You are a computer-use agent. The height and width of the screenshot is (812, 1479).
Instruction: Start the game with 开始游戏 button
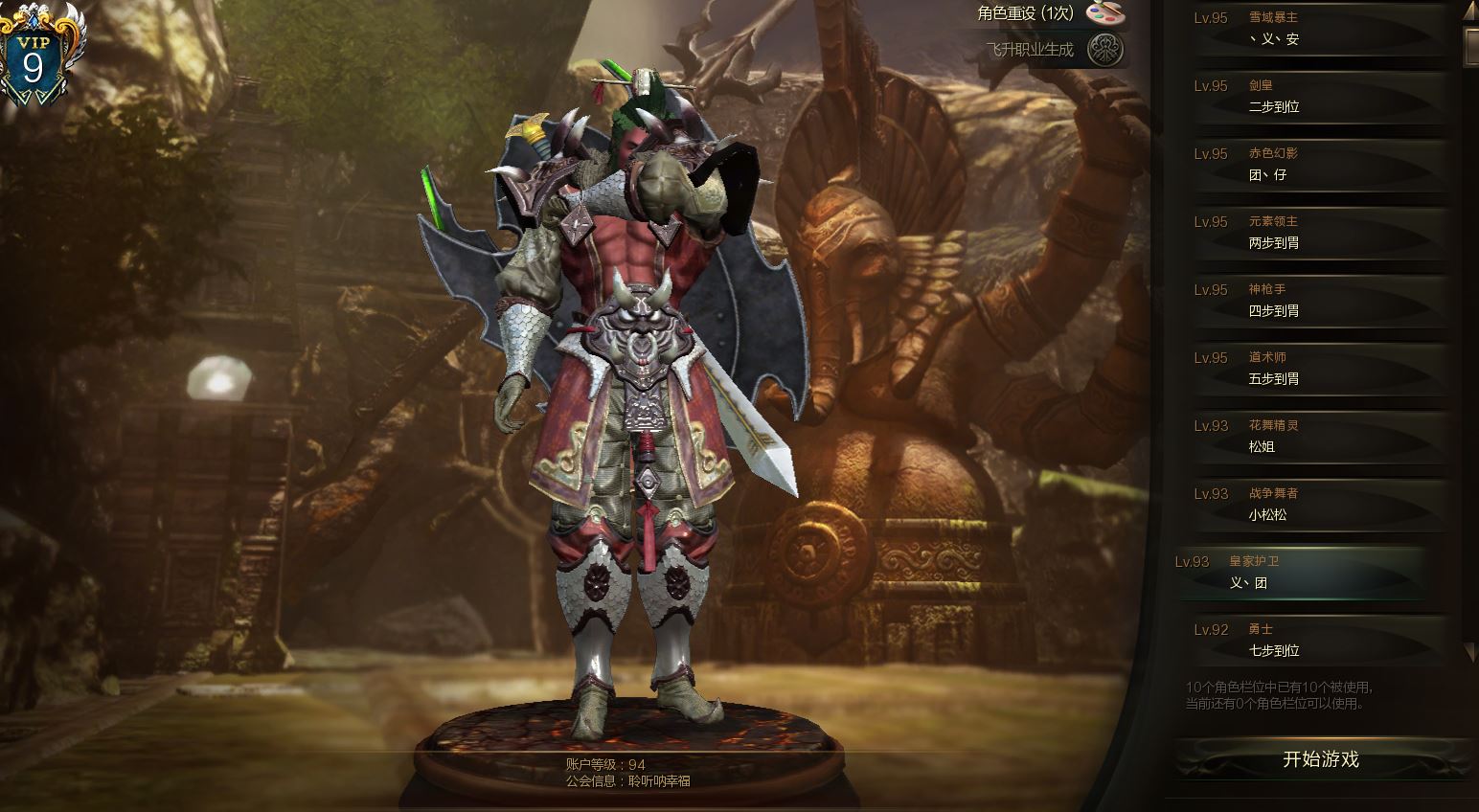point(1320,759)
